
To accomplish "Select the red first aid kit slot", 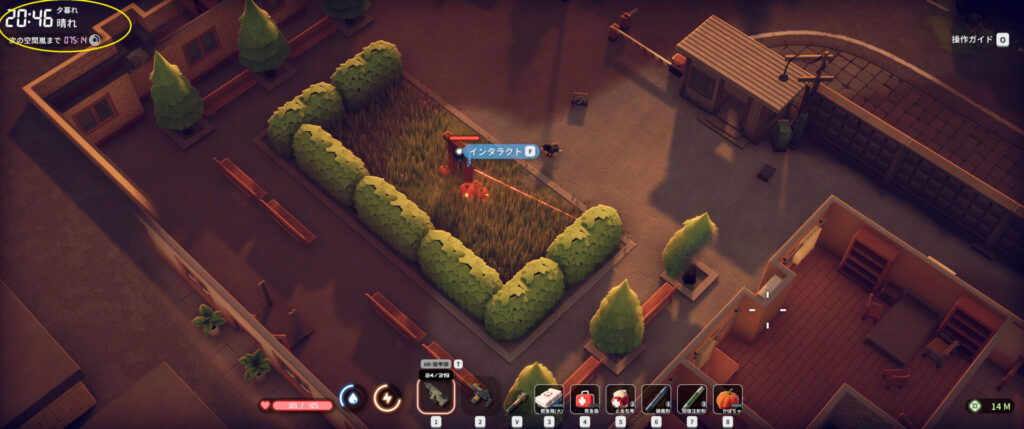I will 584,399.
